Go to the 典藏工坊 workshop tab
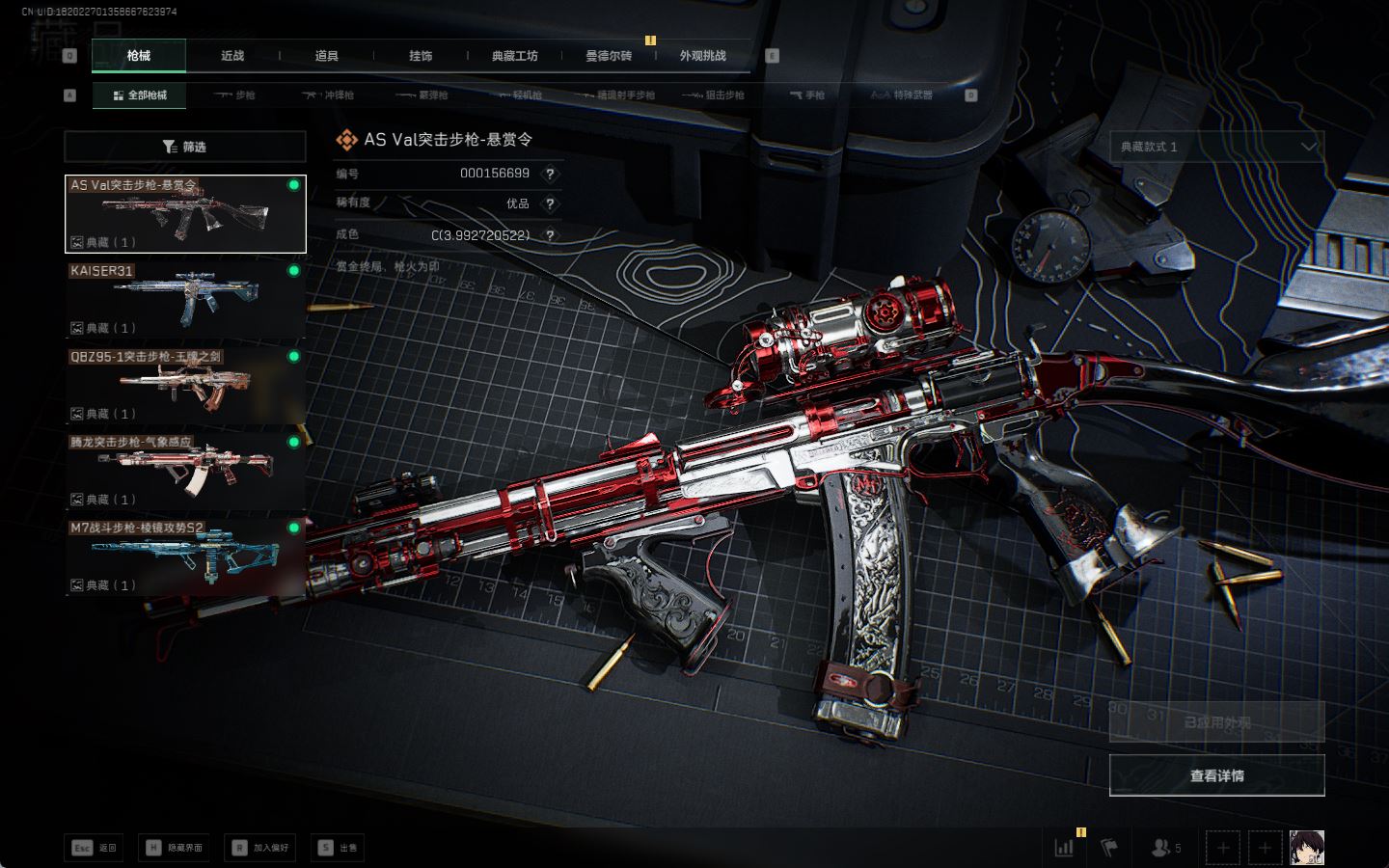This screenshot has height=868, width=1389. (514, 56)
